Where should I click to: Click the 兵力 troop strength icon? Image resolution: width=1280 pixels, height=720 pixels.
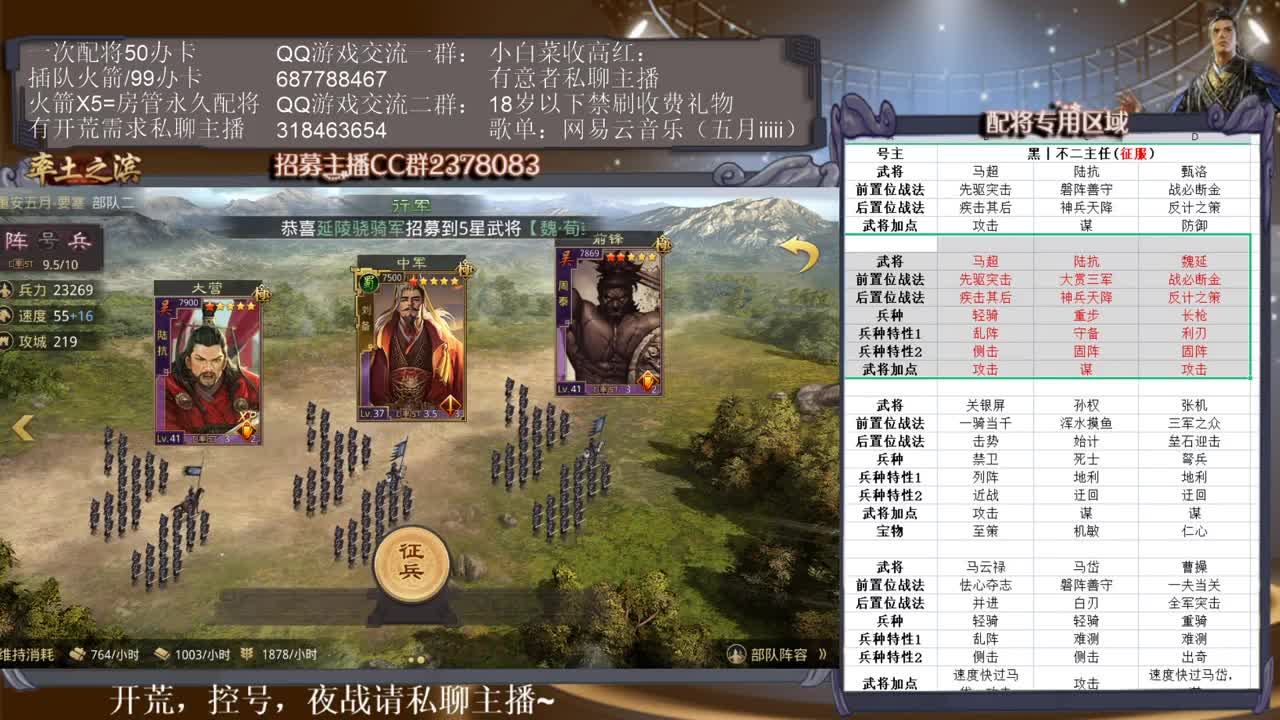[x=6, y=290]
